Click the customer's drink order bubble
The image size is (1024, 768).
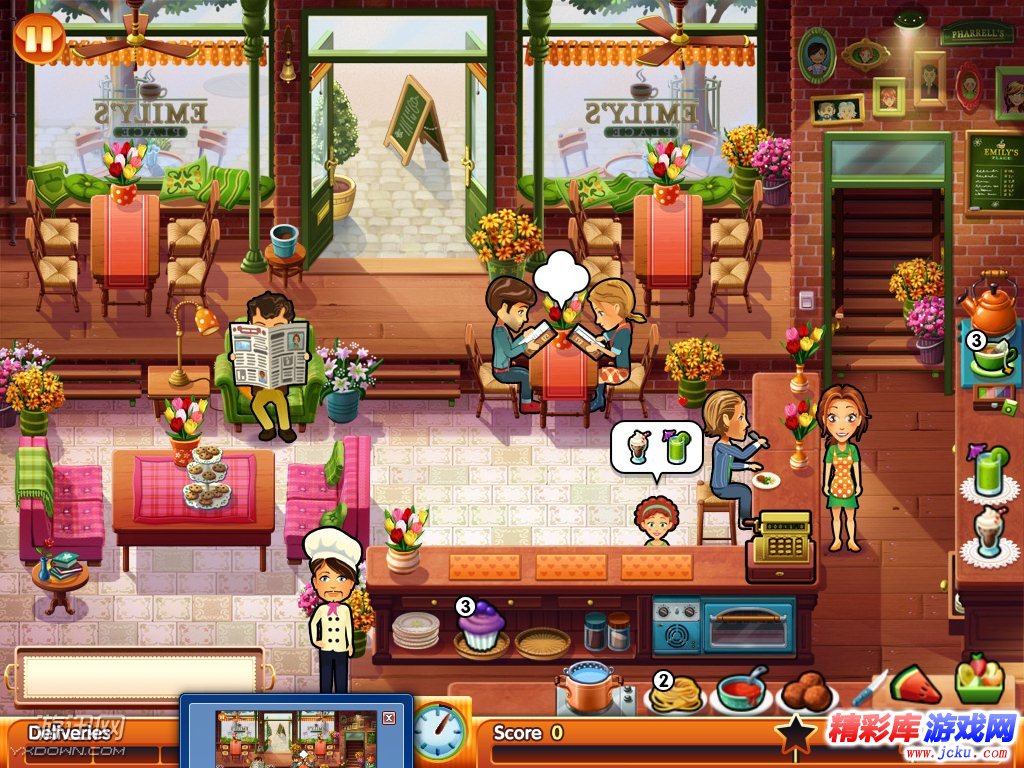click(657, 447)
